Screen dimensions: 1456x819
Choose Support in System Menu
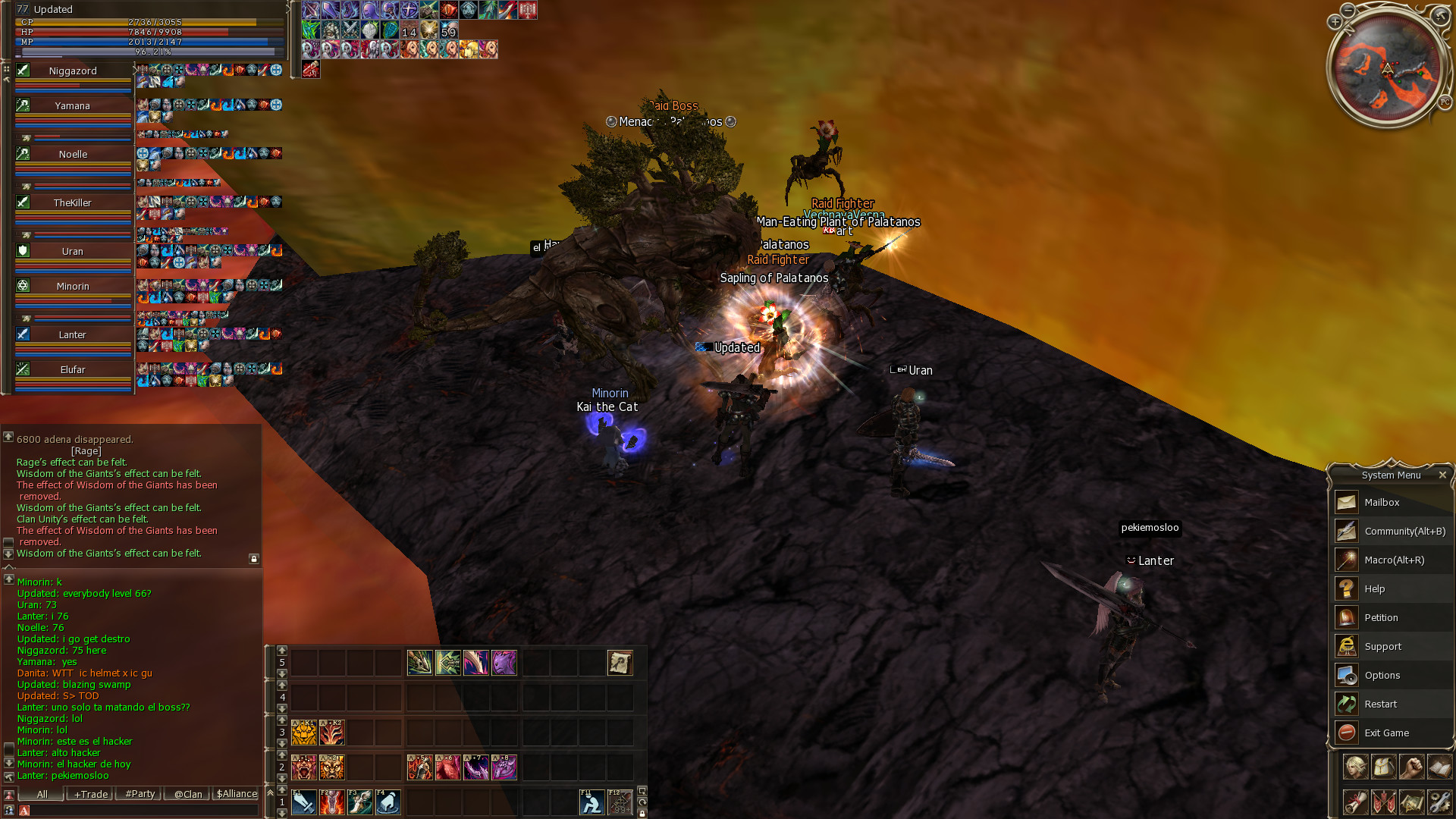pyautogui.click(x=1382, y=646)
